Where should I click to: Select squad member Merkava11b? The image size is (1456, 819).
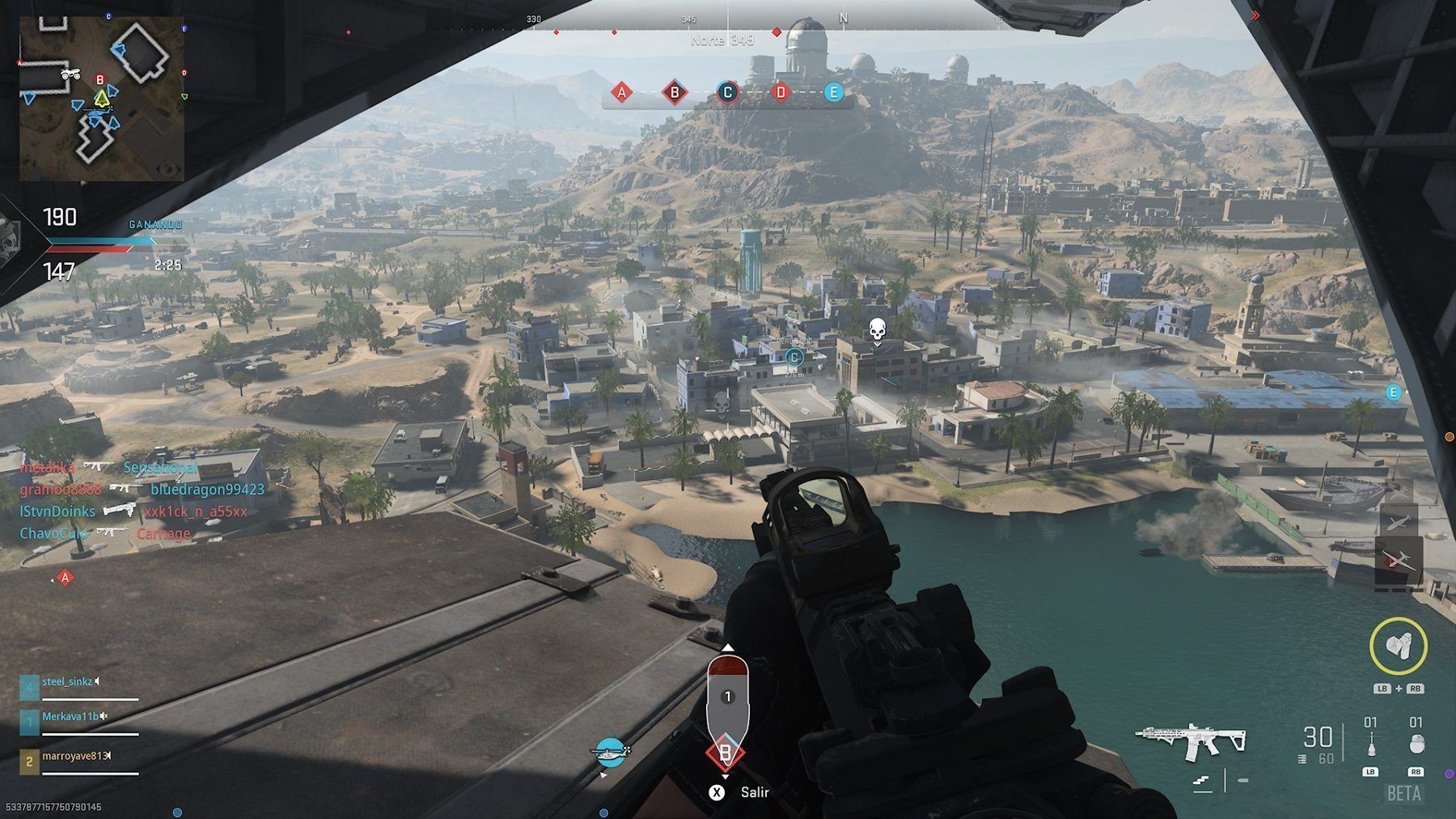70,717
